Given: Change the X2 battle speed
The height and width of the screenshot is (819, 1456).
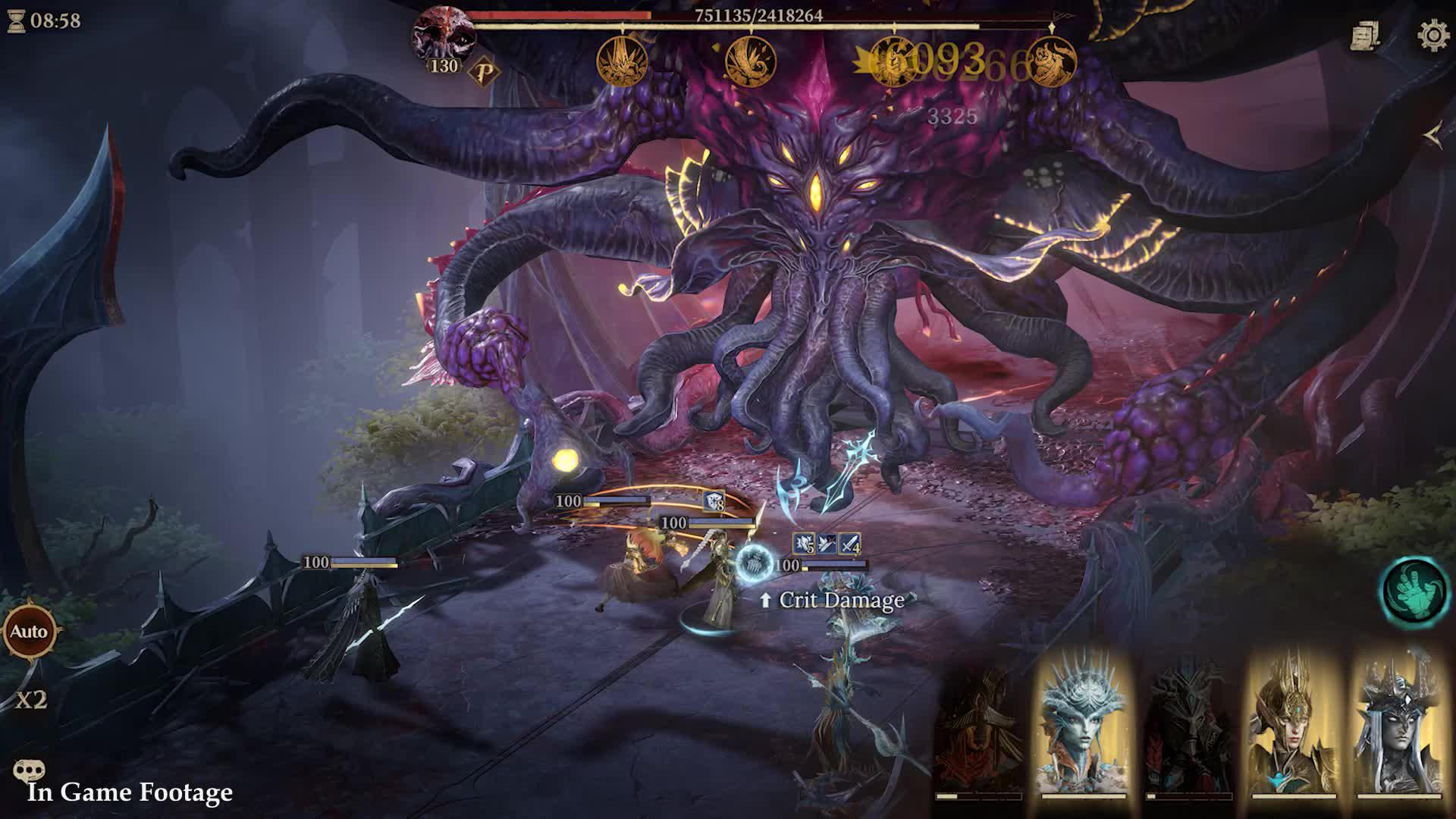Looking at the screenshot, I should (x=32, y=699).
